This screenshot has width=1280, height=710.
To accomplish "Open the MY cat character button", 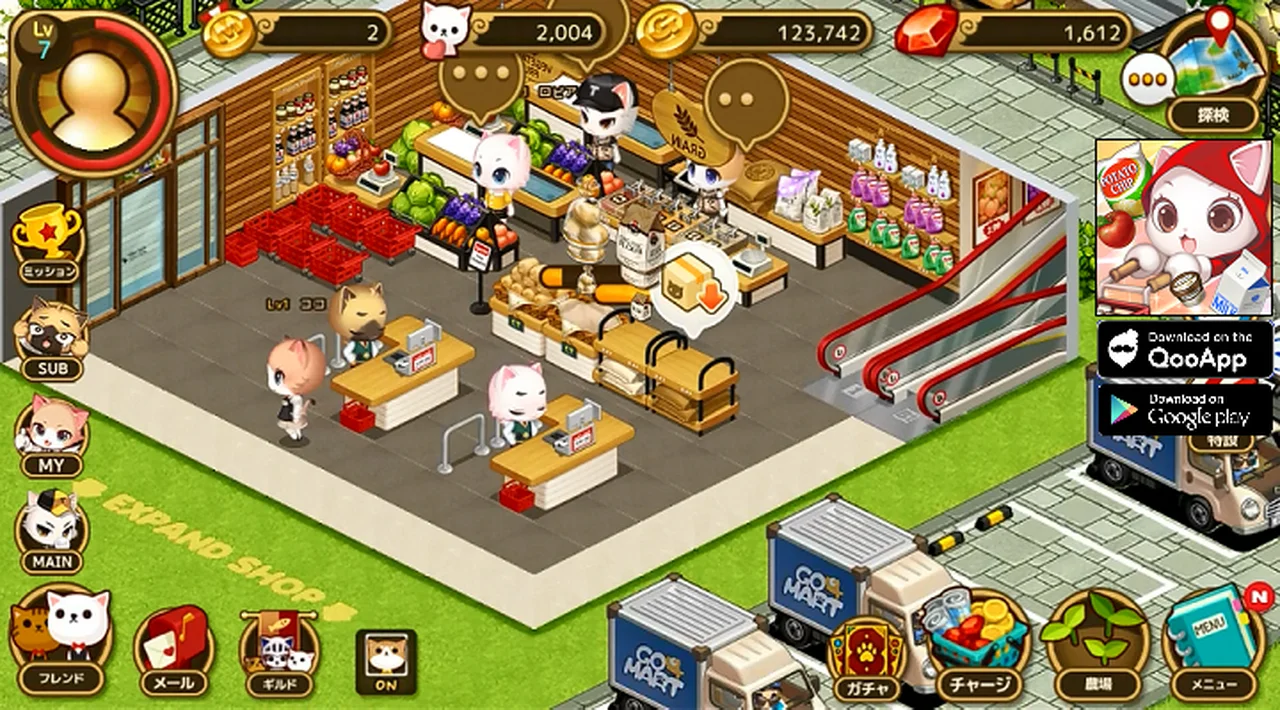I will tap(51, 435).
